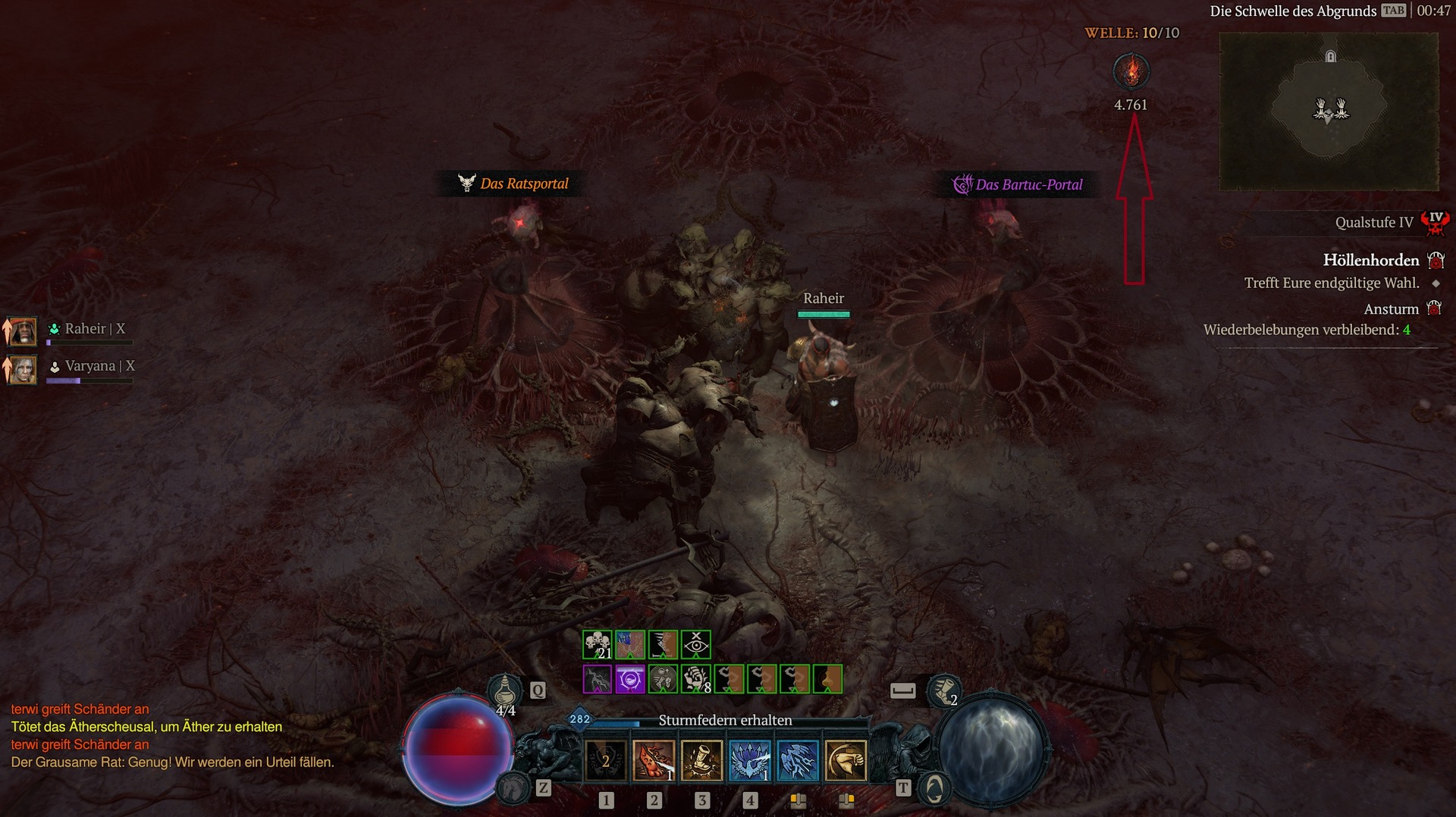Select Raheir's party portrait
Image resolution: width=1456 pixels, height=817 pixels.
tap(23, 331)
